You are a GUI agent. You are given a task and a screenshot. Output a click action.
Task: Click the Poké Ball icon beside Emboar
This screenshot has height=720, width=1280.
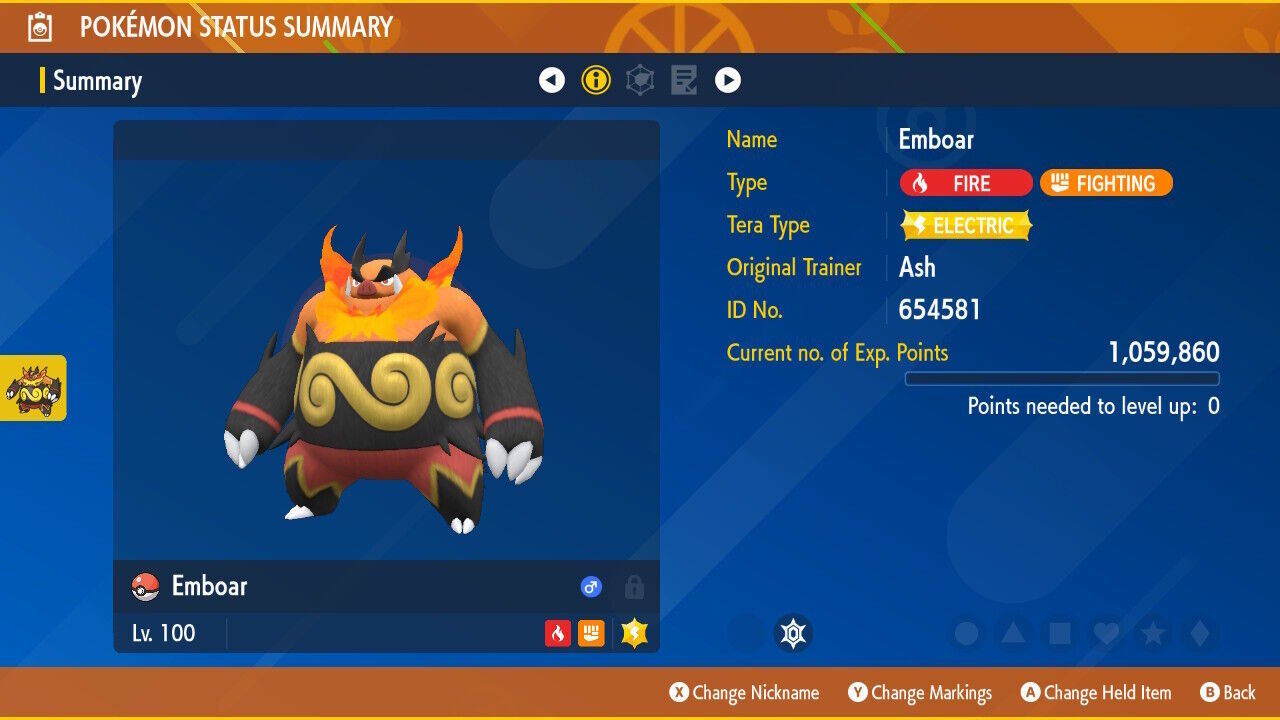[141, 587]
